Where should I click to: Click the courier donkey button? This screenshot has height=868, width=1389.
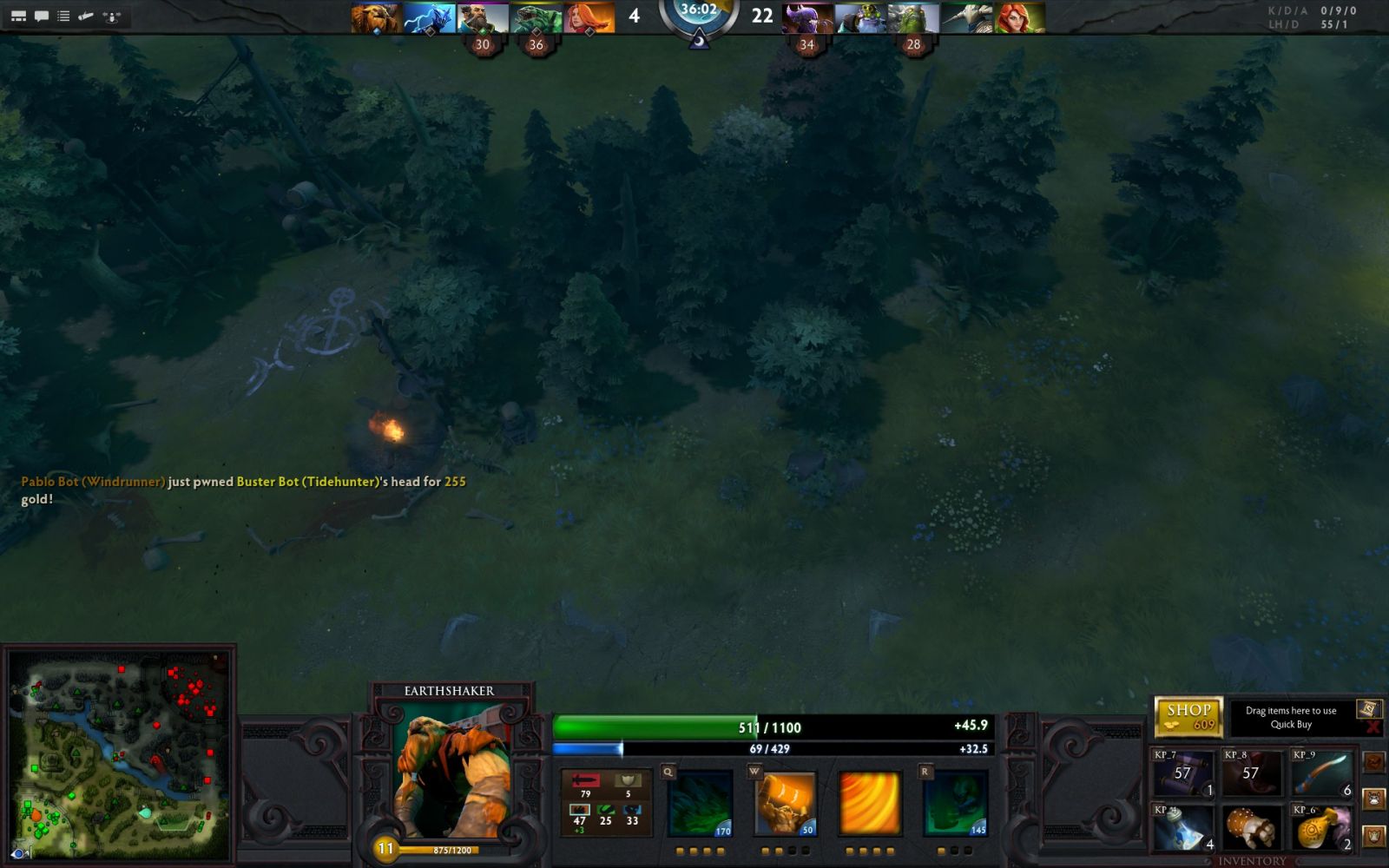[1373, 798]
